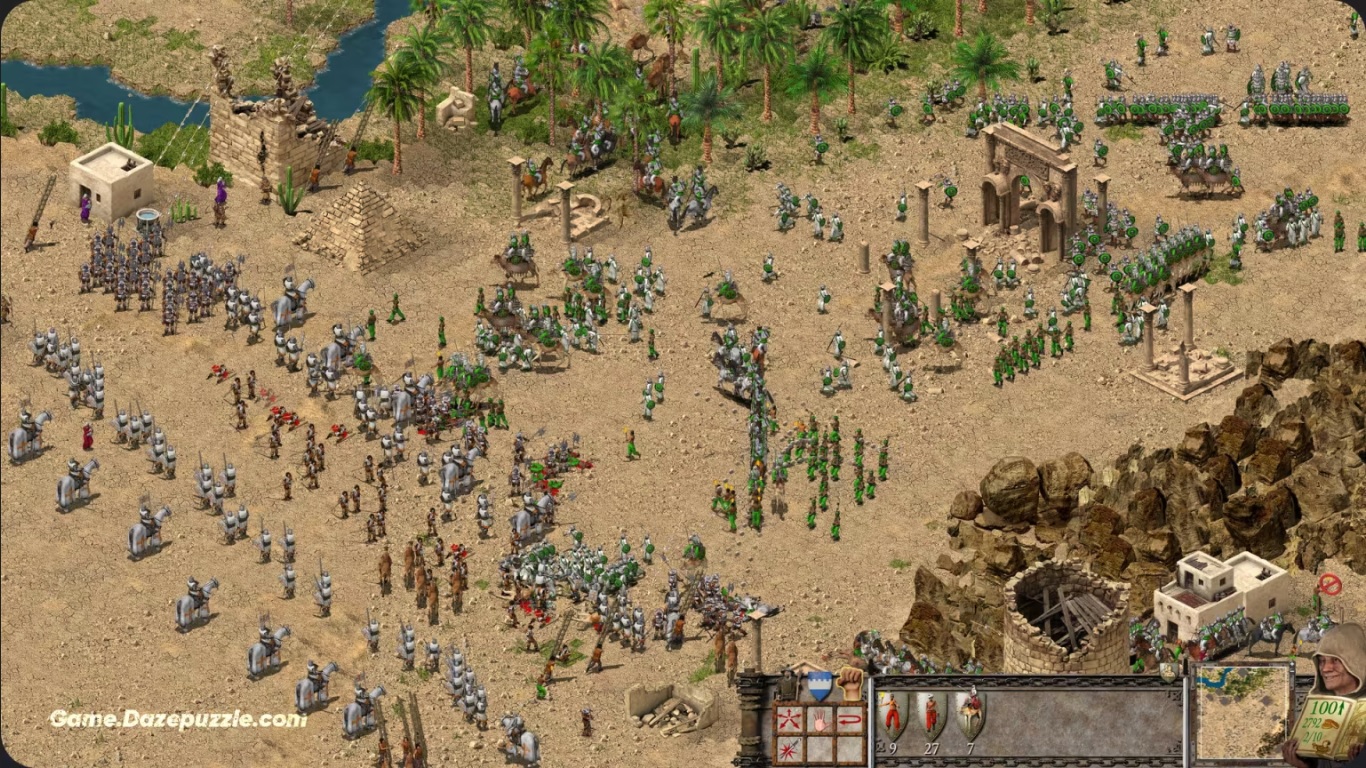The height and width of the screenshot is (768, 1366).
Task: Choose the open-hand stand ground command
Action: coord(818,719)
